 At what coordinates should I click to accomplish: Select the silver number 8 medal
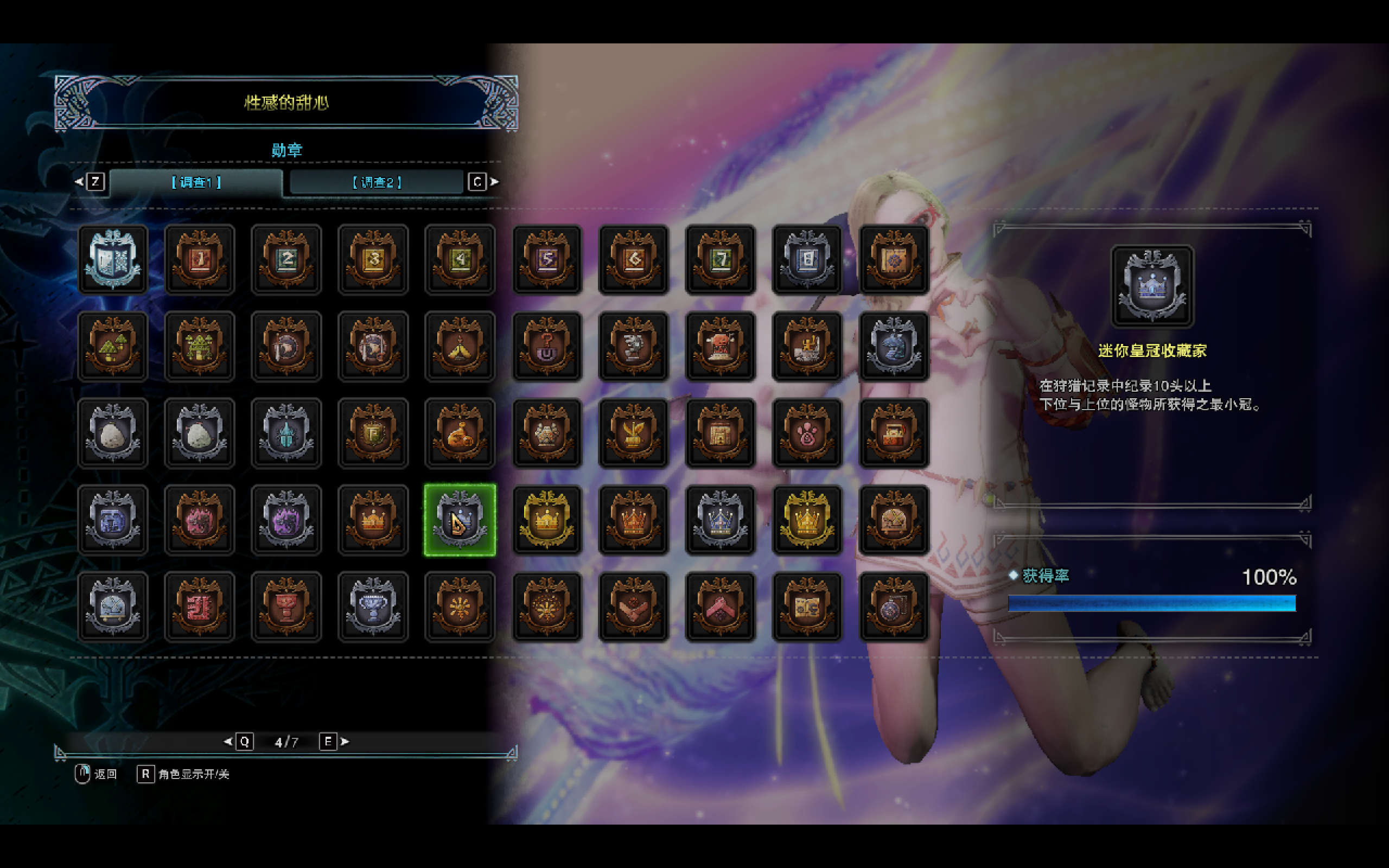coord(806,259)
